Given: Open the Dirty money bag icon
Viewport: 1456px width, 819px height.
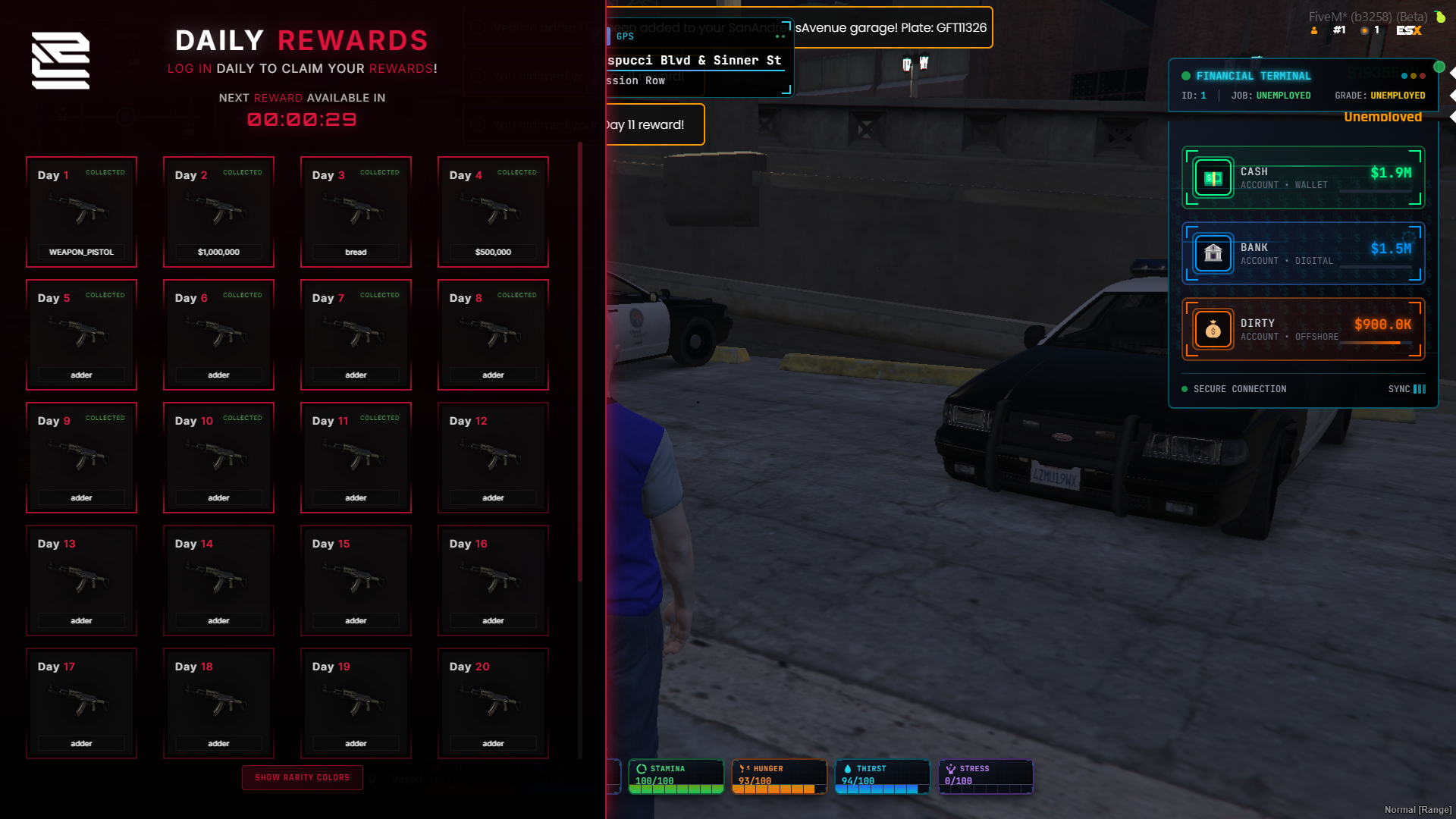Looking at the screenshot, I should pos(1213,328).
